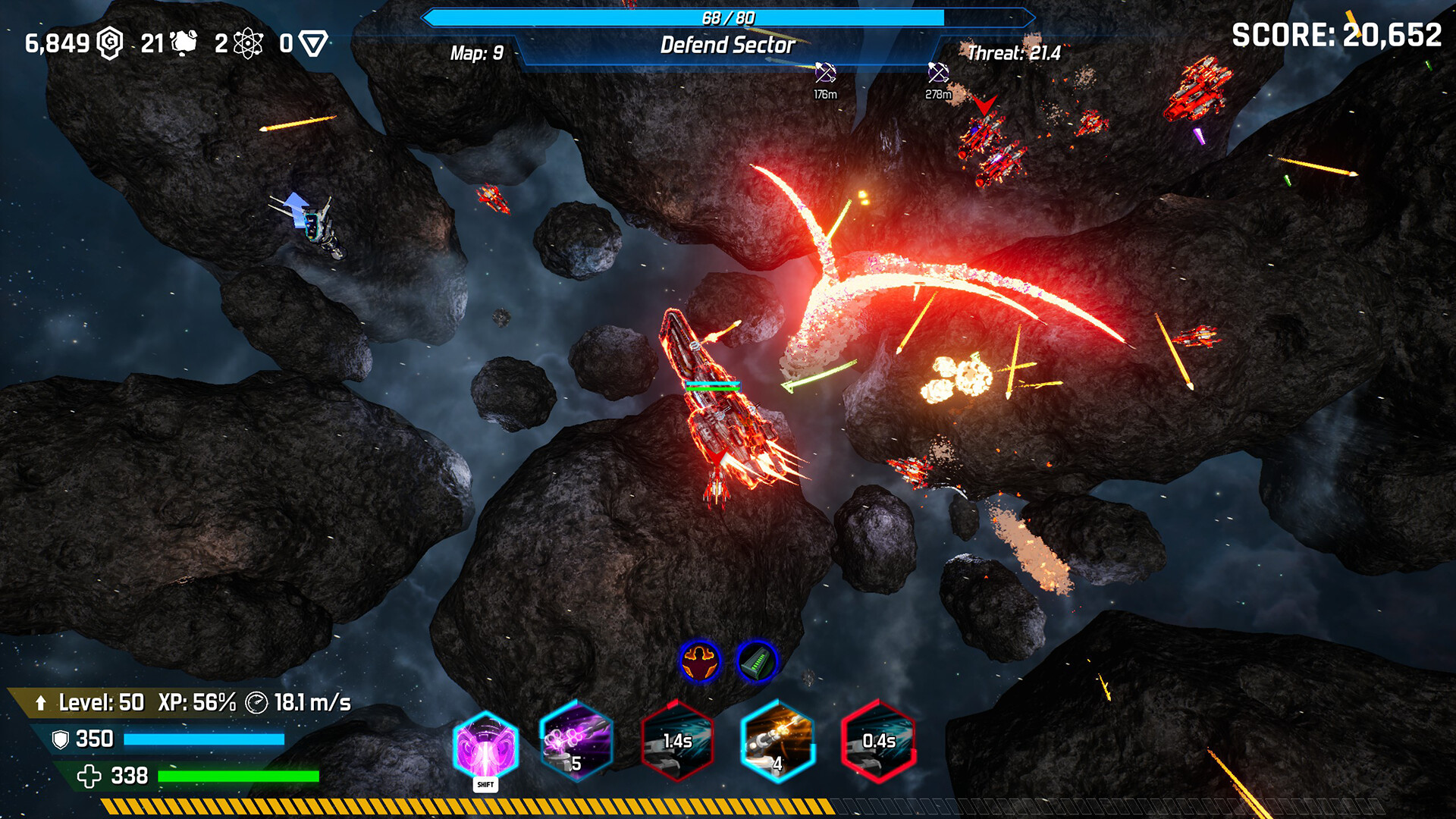Viewport: 1456px width, 819px height.
Task: Click the hexagonal credits currency icon
Action: point(111,43)
